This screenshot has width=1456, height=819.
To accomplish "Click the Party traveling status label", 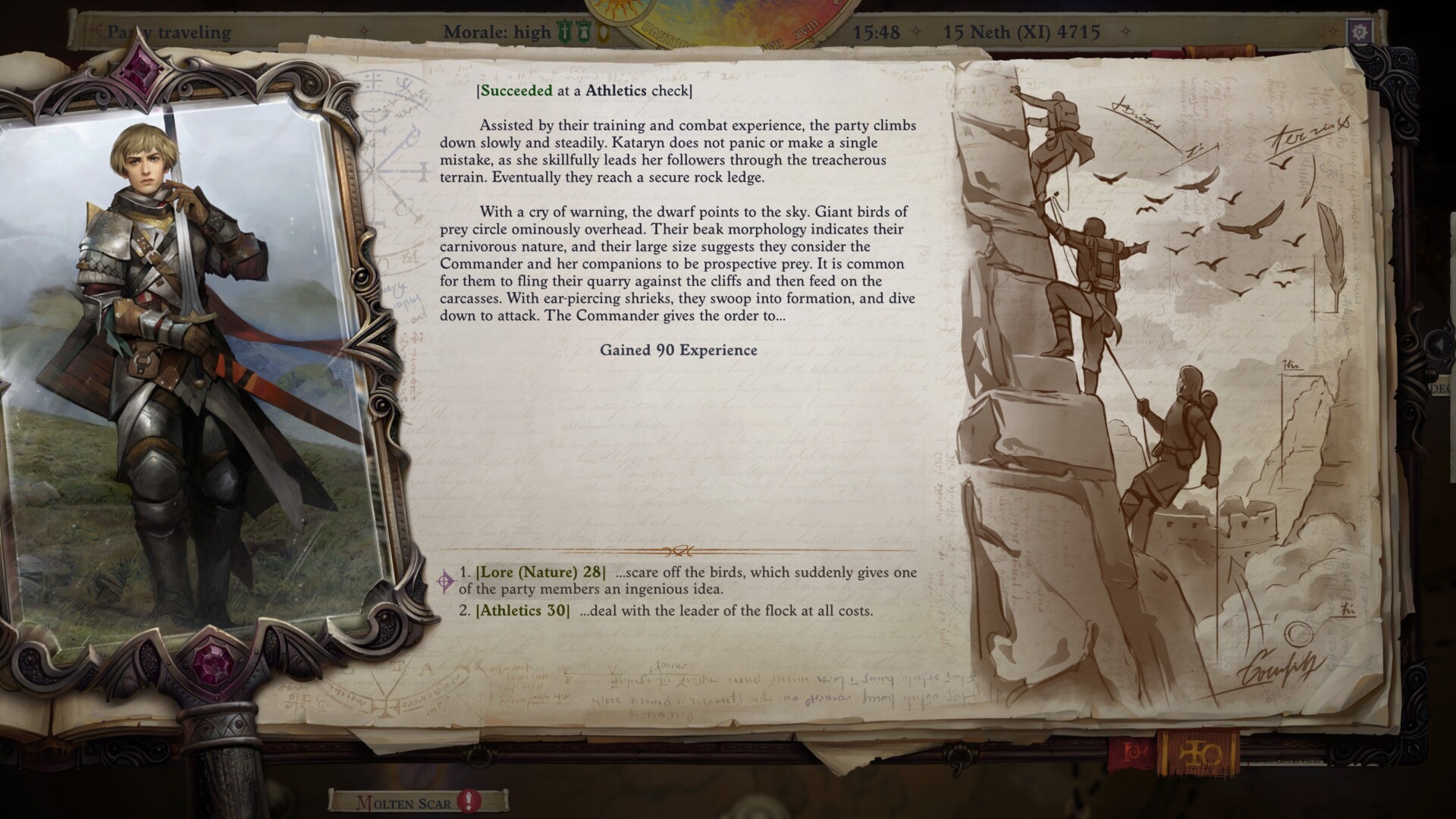I will tap(170, 33).
